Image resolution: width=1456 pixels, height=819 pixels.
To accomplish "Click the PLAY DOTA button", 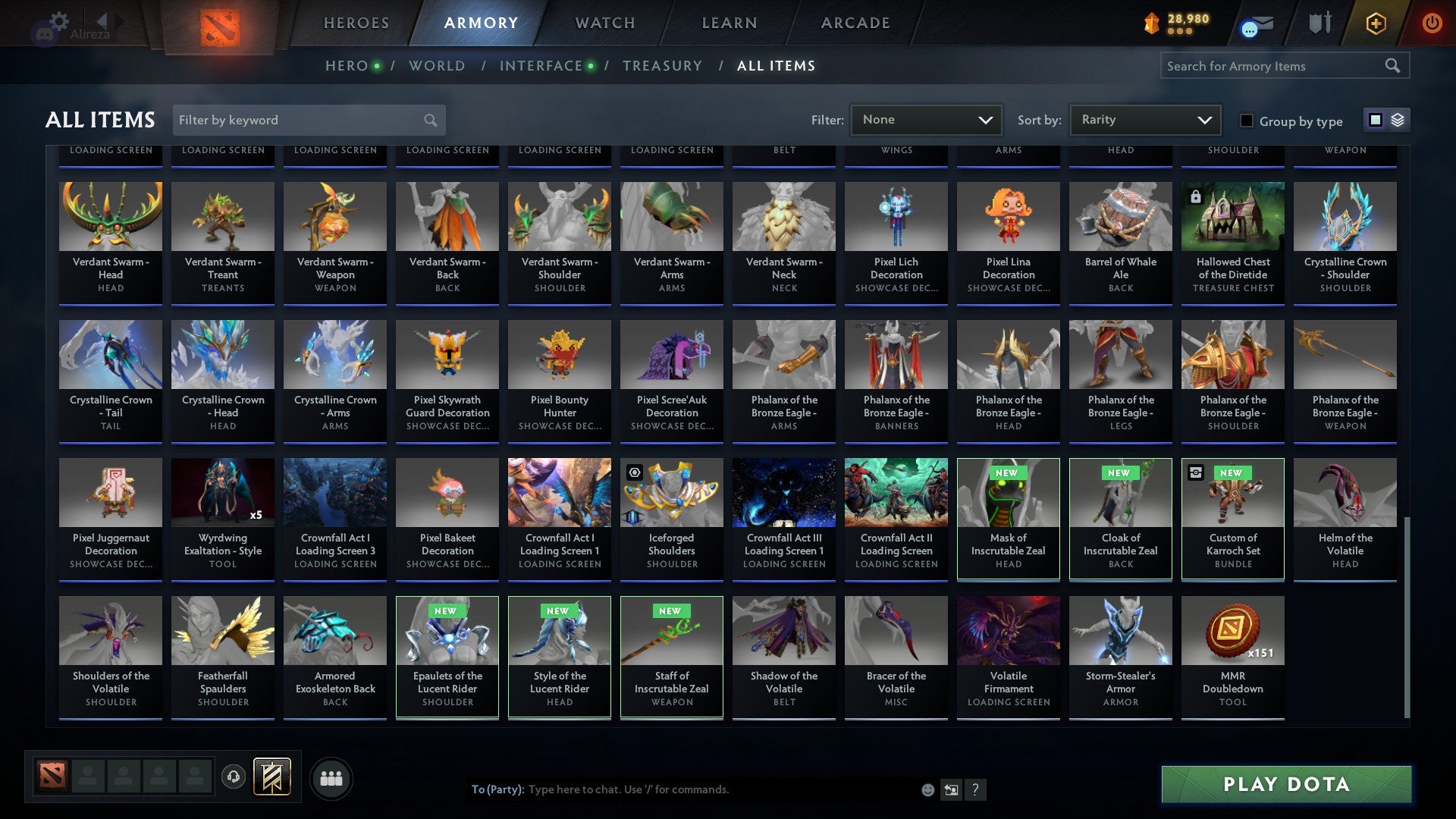I will pos(1285,784).
